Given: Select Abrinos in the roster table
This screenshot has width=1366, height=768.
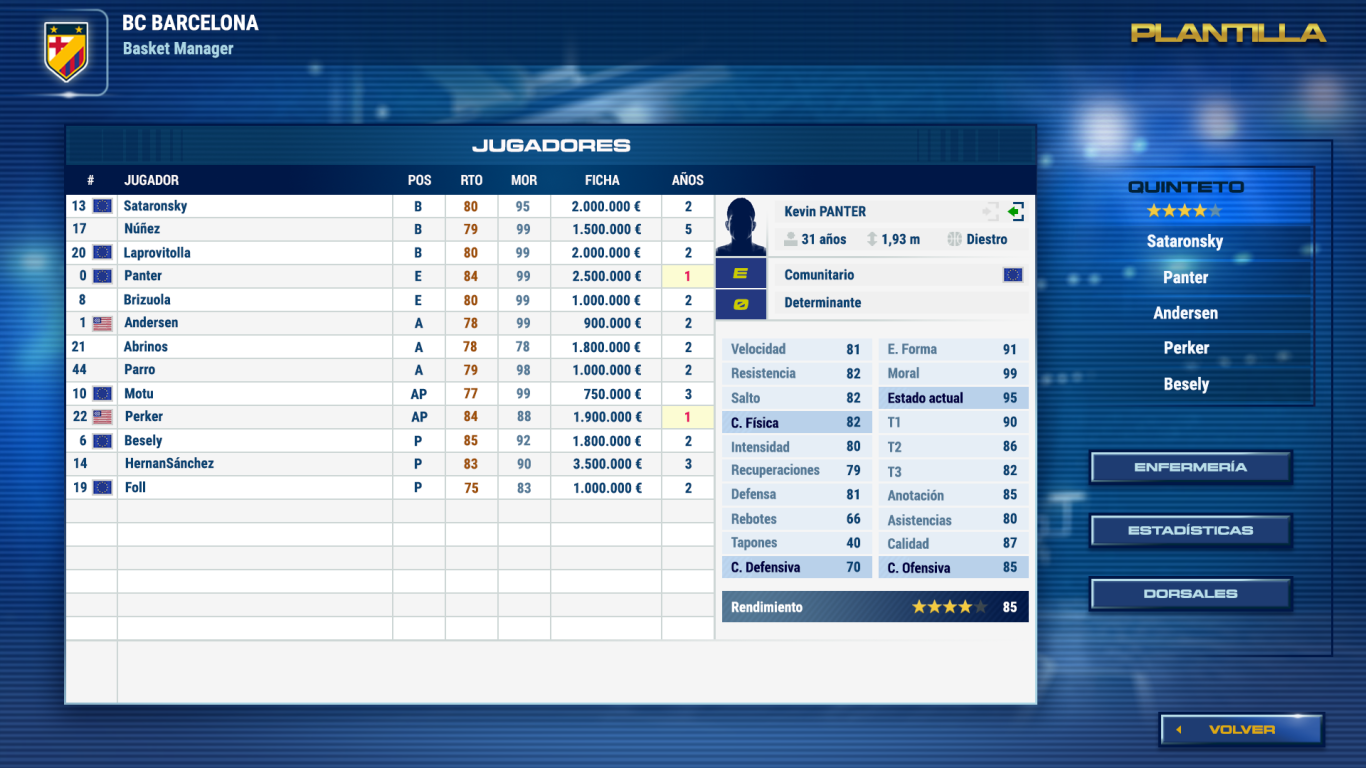Looking at the screenshot, I should (146, 347).
